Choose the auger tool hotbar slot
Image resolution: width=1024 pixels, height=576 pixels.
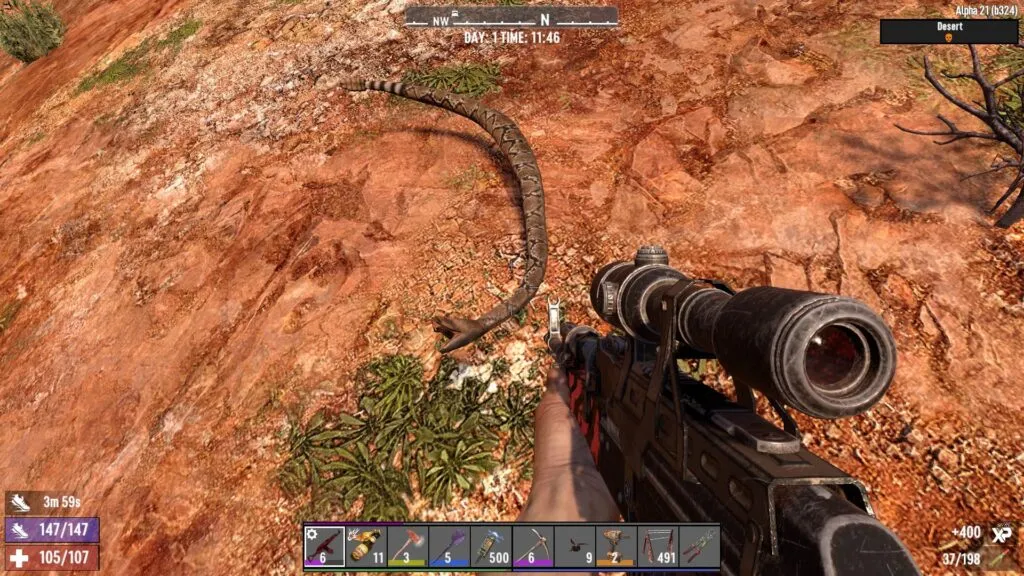[615, 547]
